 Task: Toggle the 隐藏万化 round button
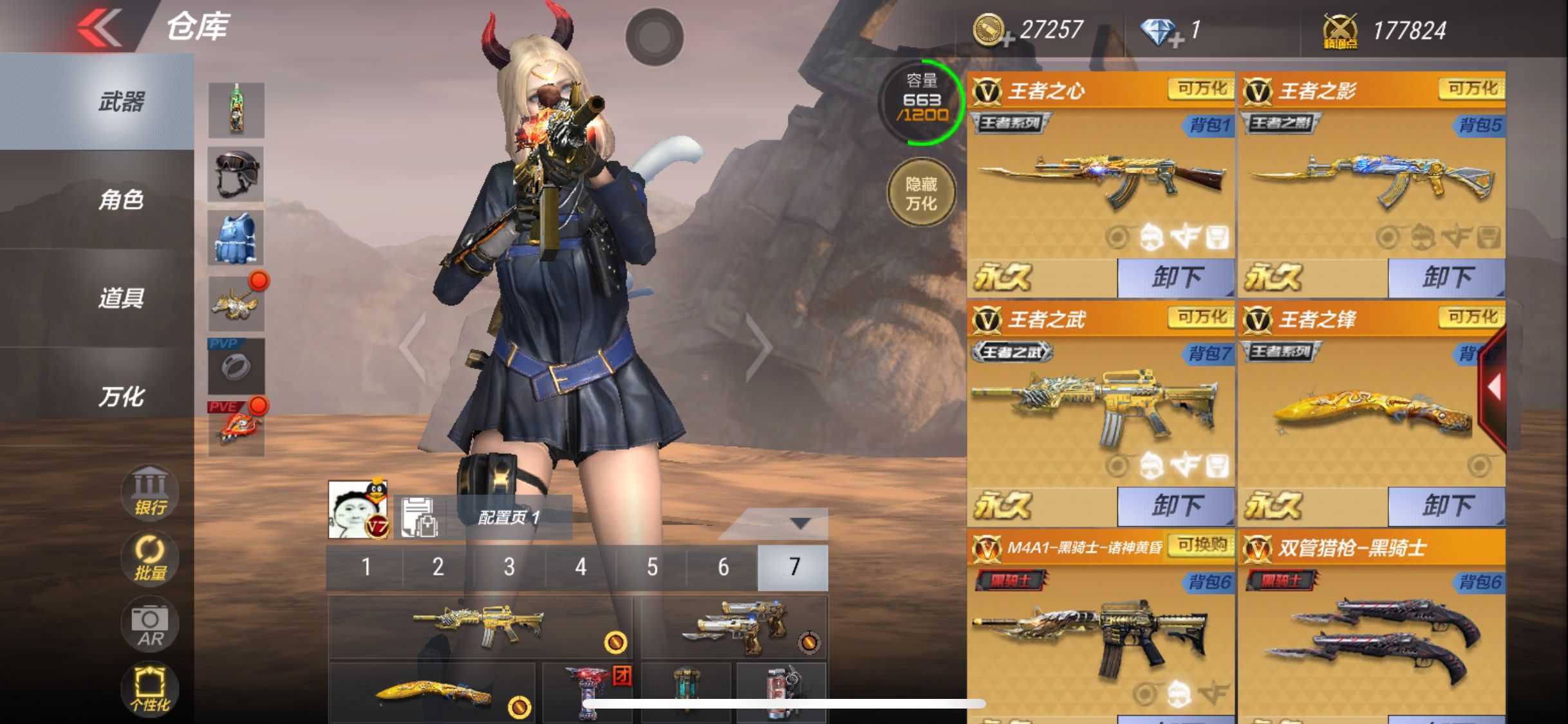point(921,193)
